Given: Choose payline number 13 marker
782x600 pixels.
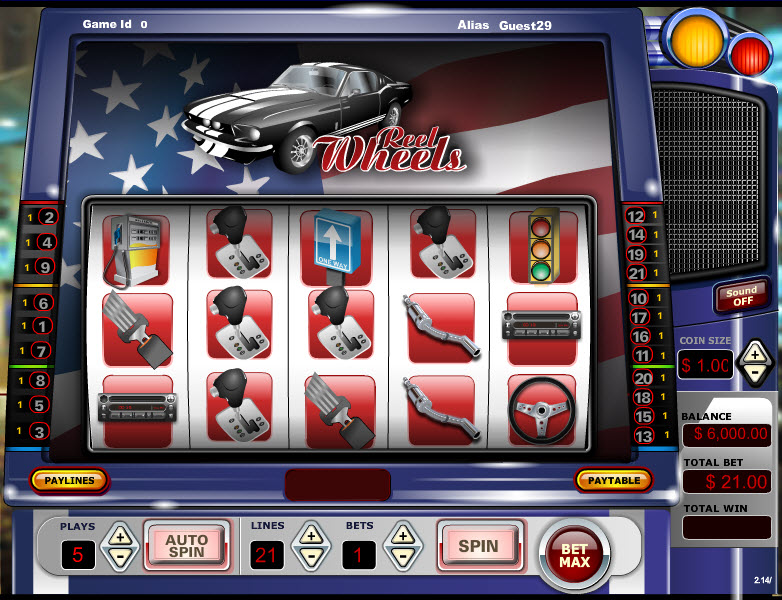Looking at the screenshot, I should point(643,435).
